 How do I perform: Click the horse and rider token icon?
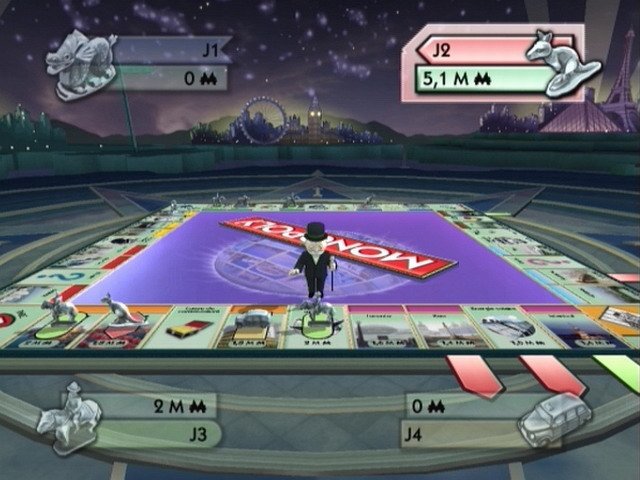coord(71,418)
